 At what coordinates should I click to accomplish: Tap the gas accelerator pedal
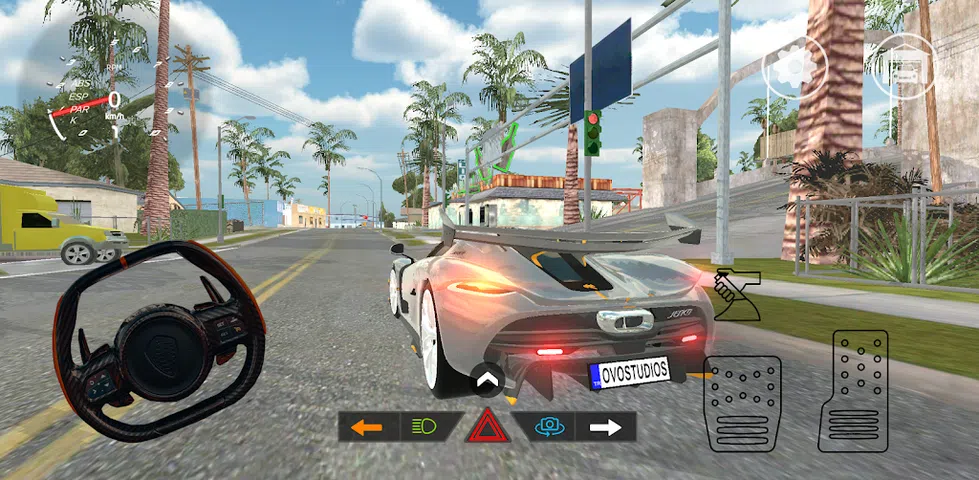[x=853, y=390]
